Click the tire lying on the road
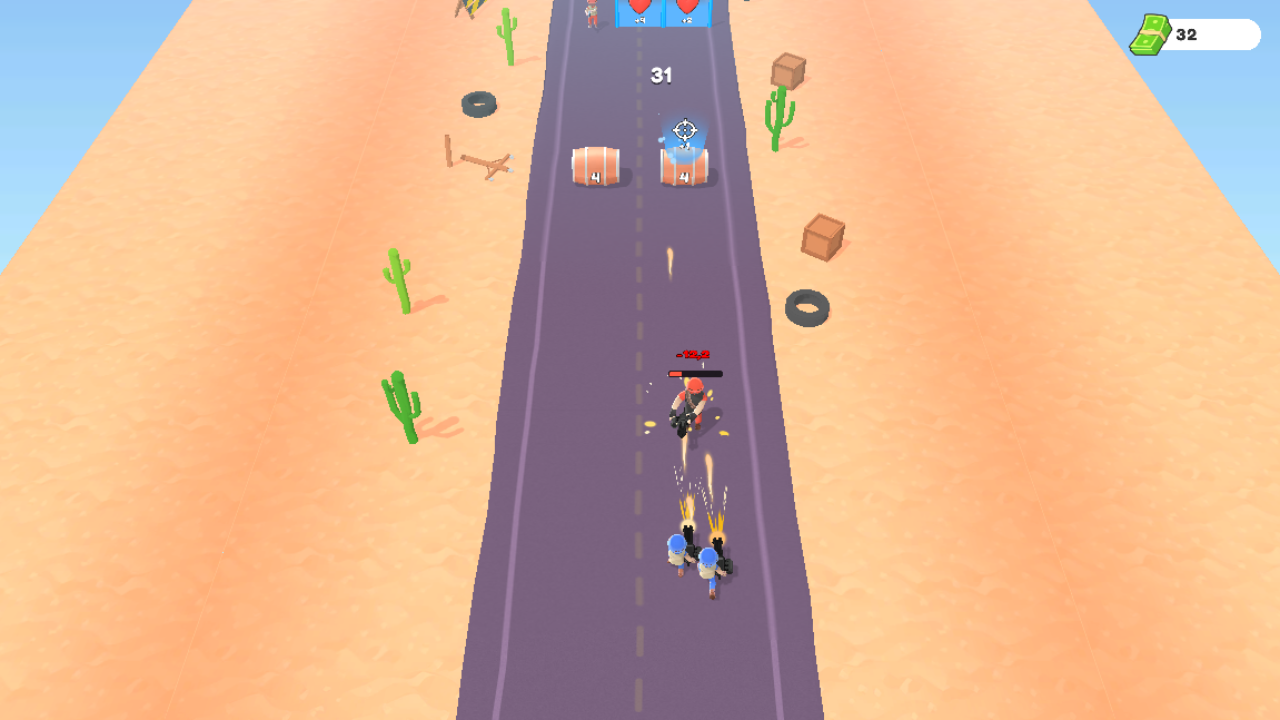 [808, 305]
